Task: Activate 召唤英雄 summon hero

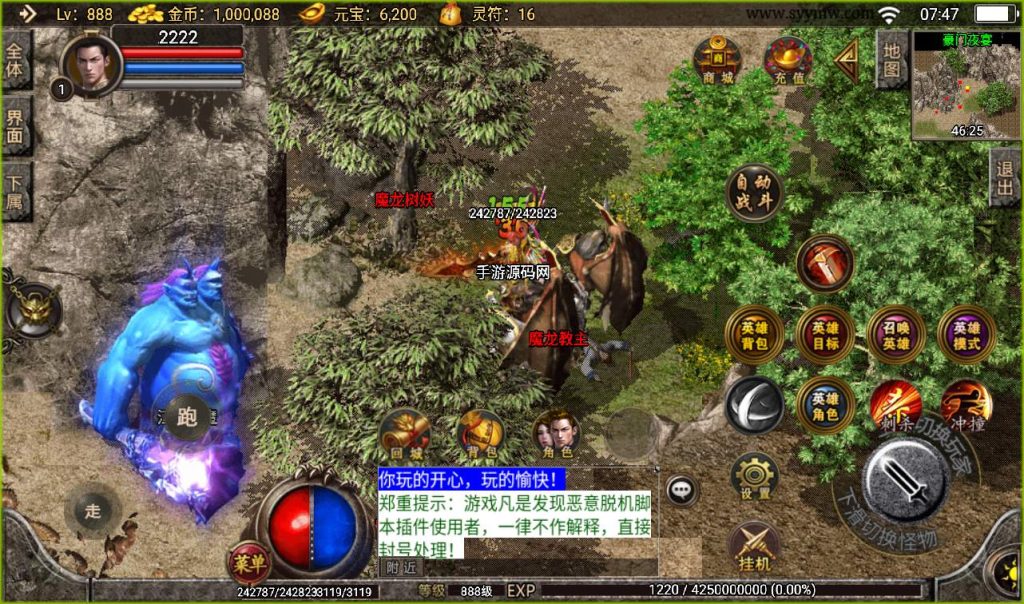Action: pos(896,335)
